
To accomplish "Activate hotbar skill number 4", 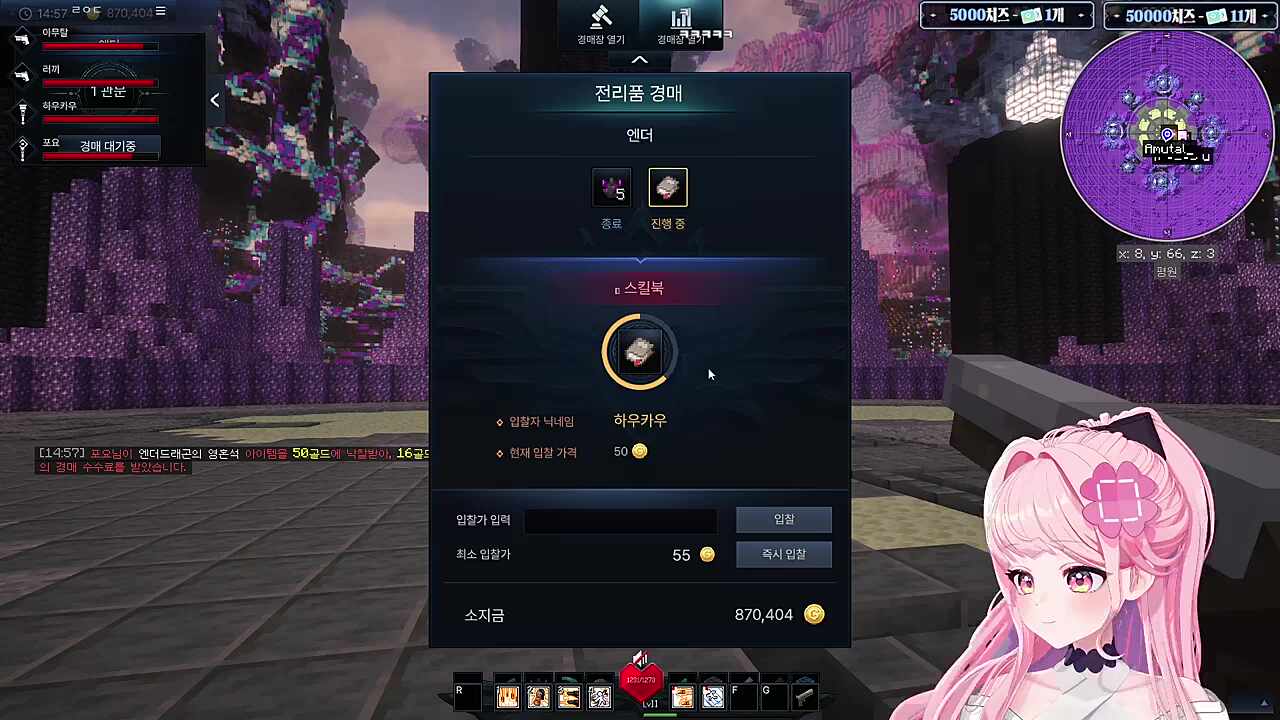I will click(599, 695).
